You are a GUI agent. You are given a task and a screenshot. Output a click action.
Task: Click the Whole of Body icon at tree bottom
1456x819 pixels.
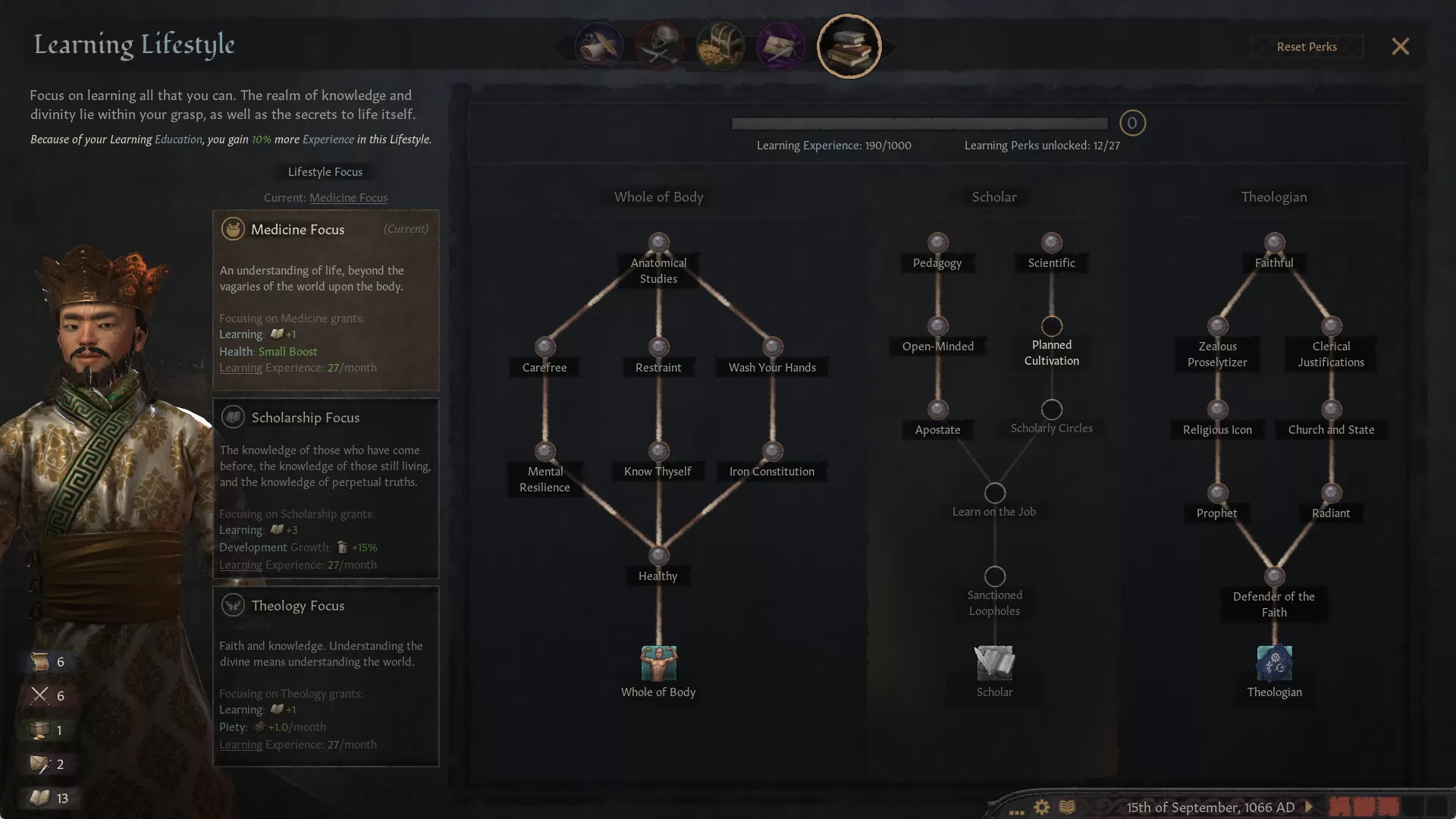click(657, 663)
